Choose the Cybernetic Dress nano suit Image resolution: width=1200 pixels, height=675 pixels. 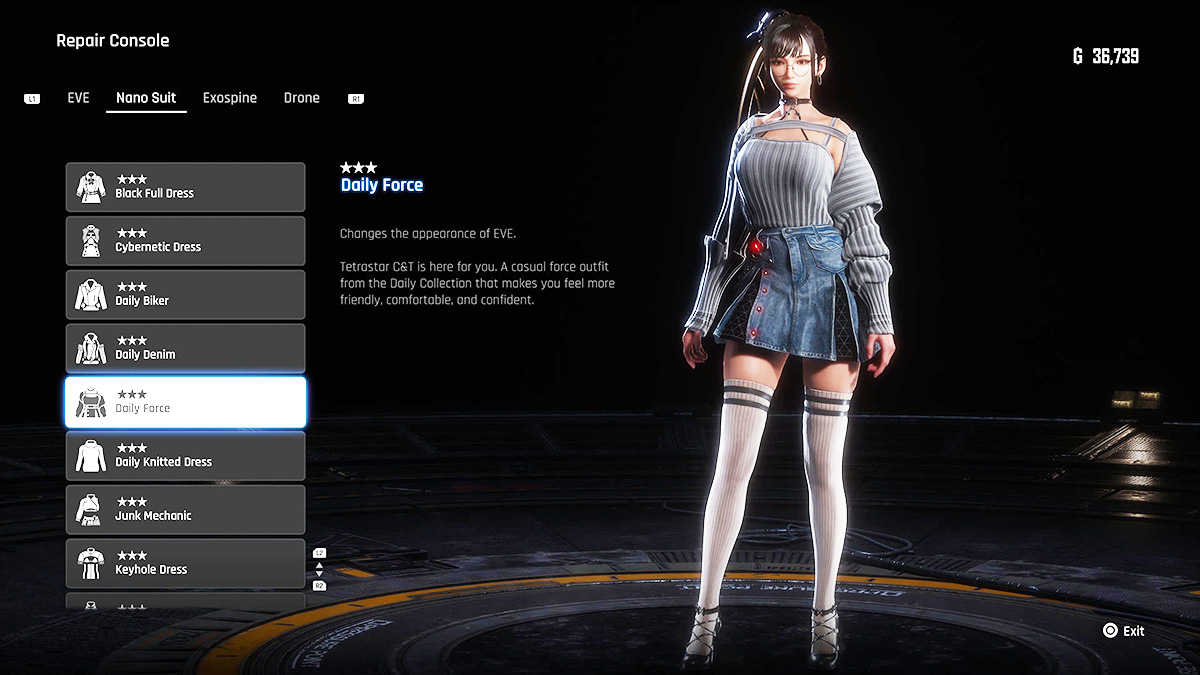tap(185, 241)
